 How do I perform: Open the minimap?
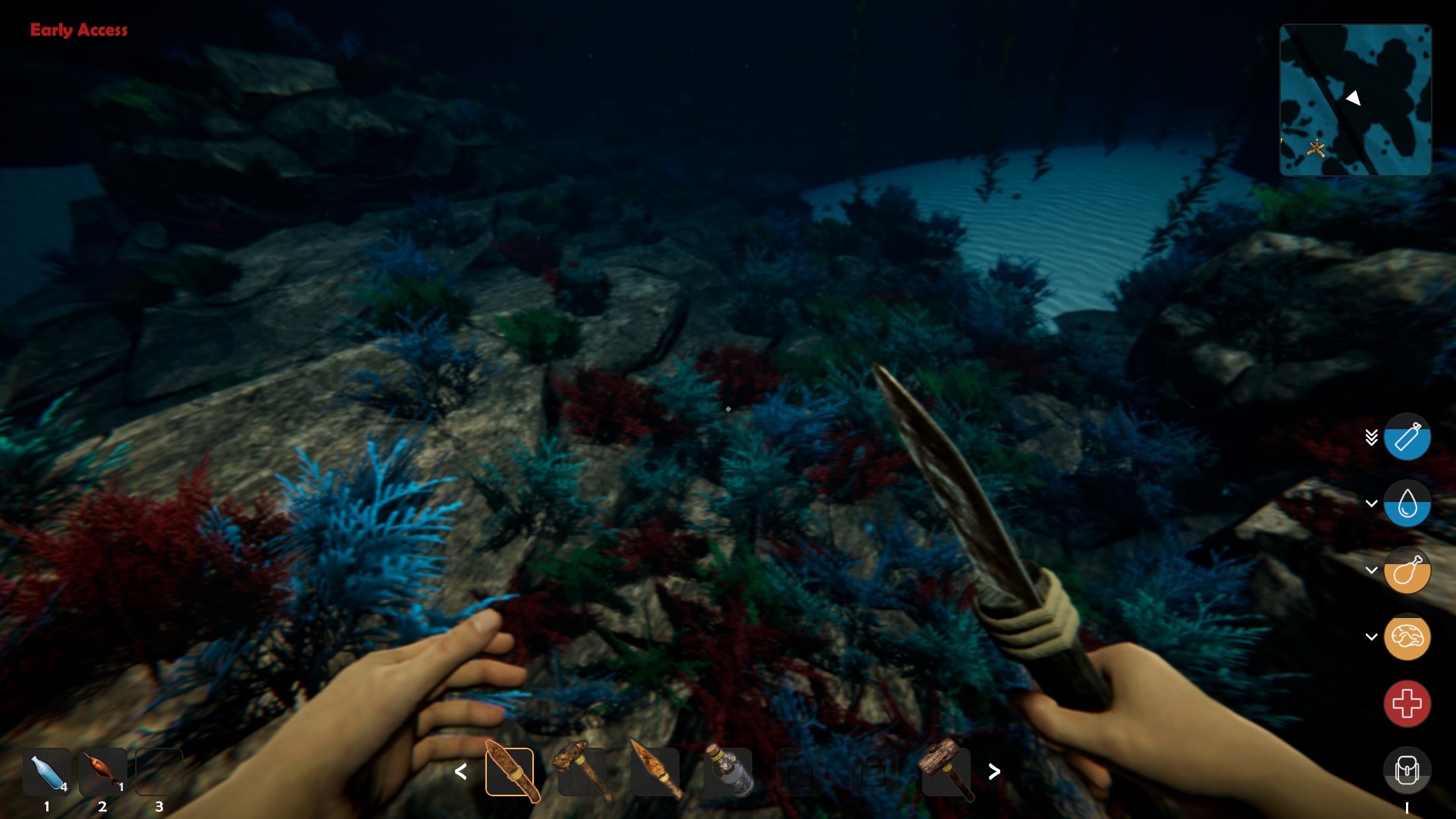(x=1355, y=100)
